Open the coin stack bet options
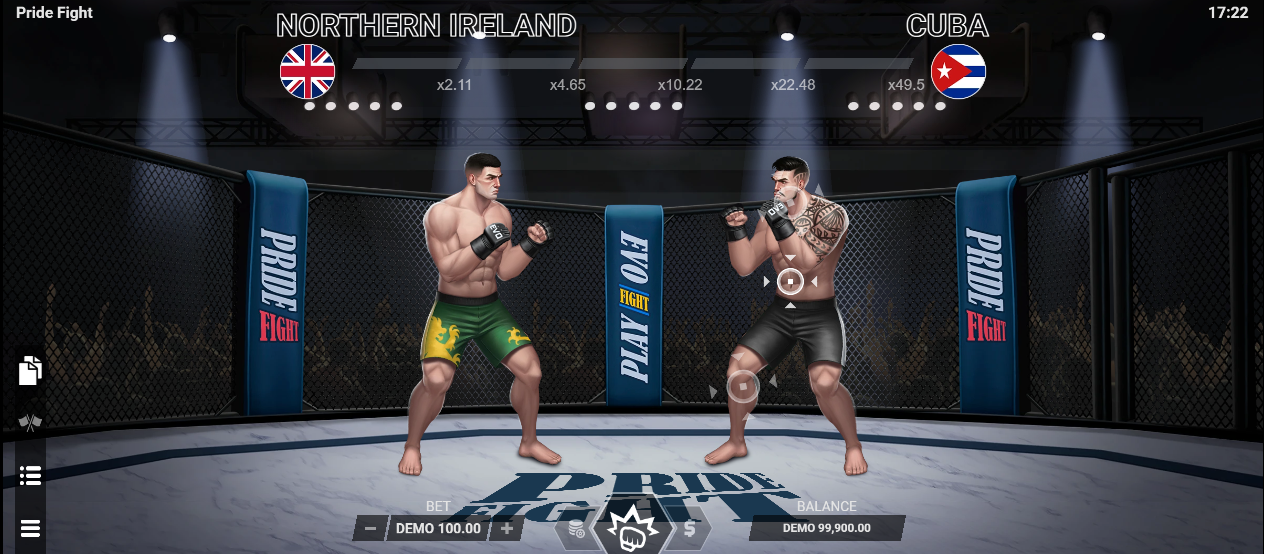The height and width of the screenshot is (554, 1264). click(x=576, y=529)
